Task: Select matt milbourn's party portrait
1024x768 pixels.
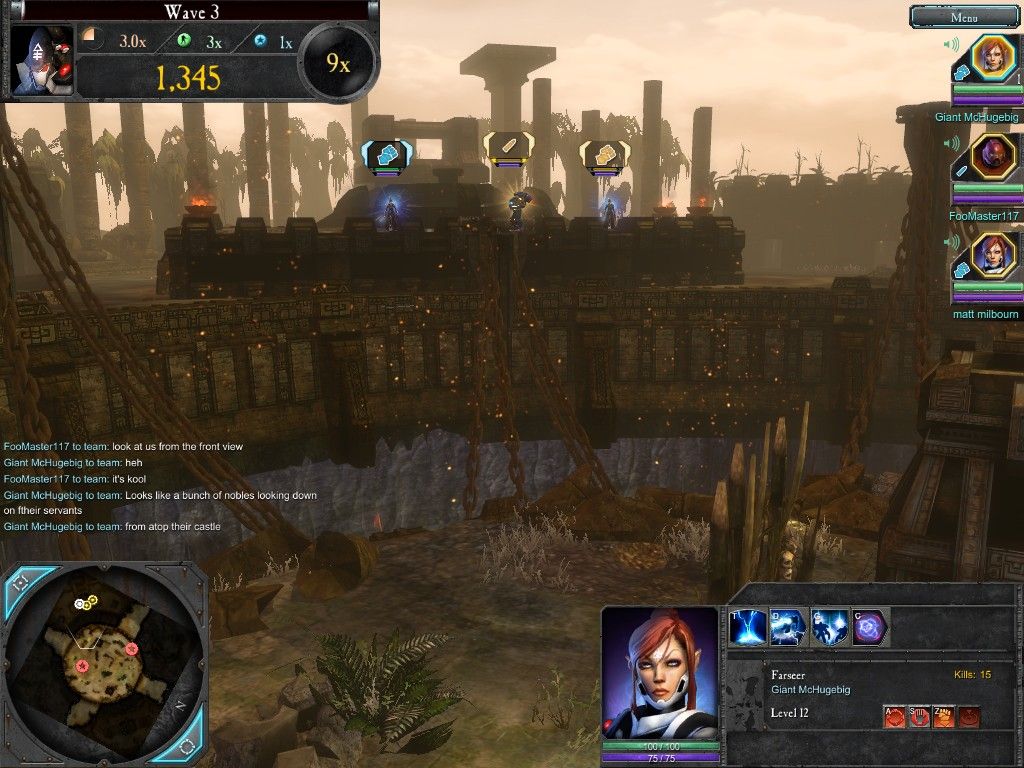Action: click(x=994, y=254)
